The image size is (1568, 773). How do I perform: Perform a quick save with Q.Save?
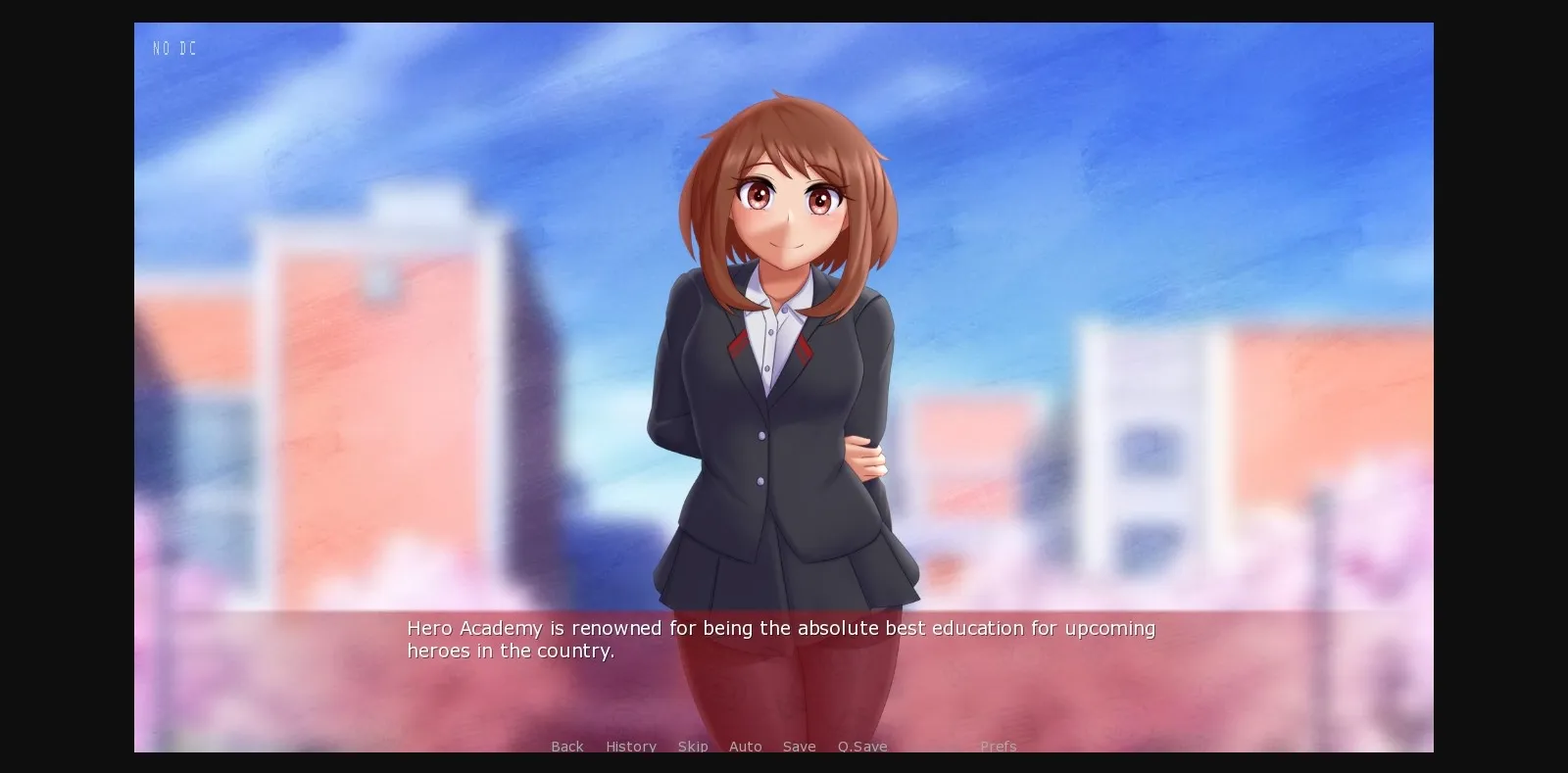click(x=861, y=747)
